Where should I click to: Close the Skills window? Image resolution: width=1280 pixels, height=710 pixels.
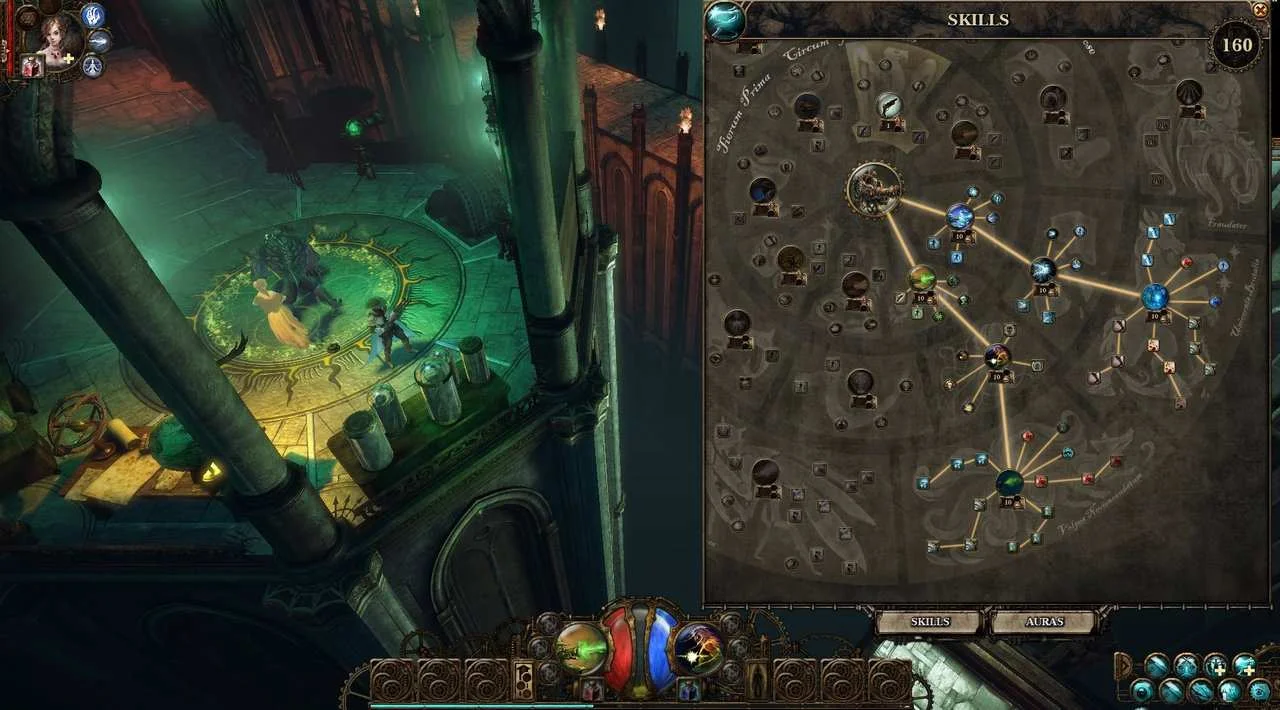coord(1259,9)
